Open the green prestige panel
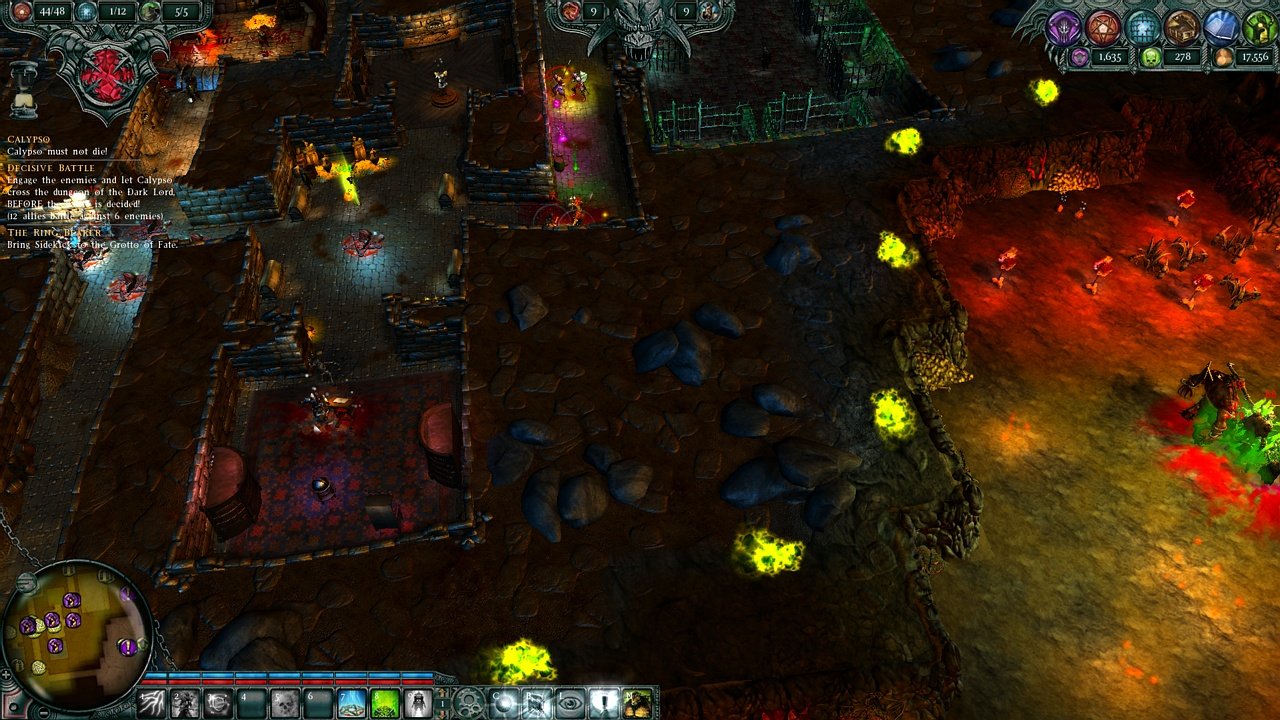The height and width of the screenshot is (720, 1280). click(x=1260, y=28)
